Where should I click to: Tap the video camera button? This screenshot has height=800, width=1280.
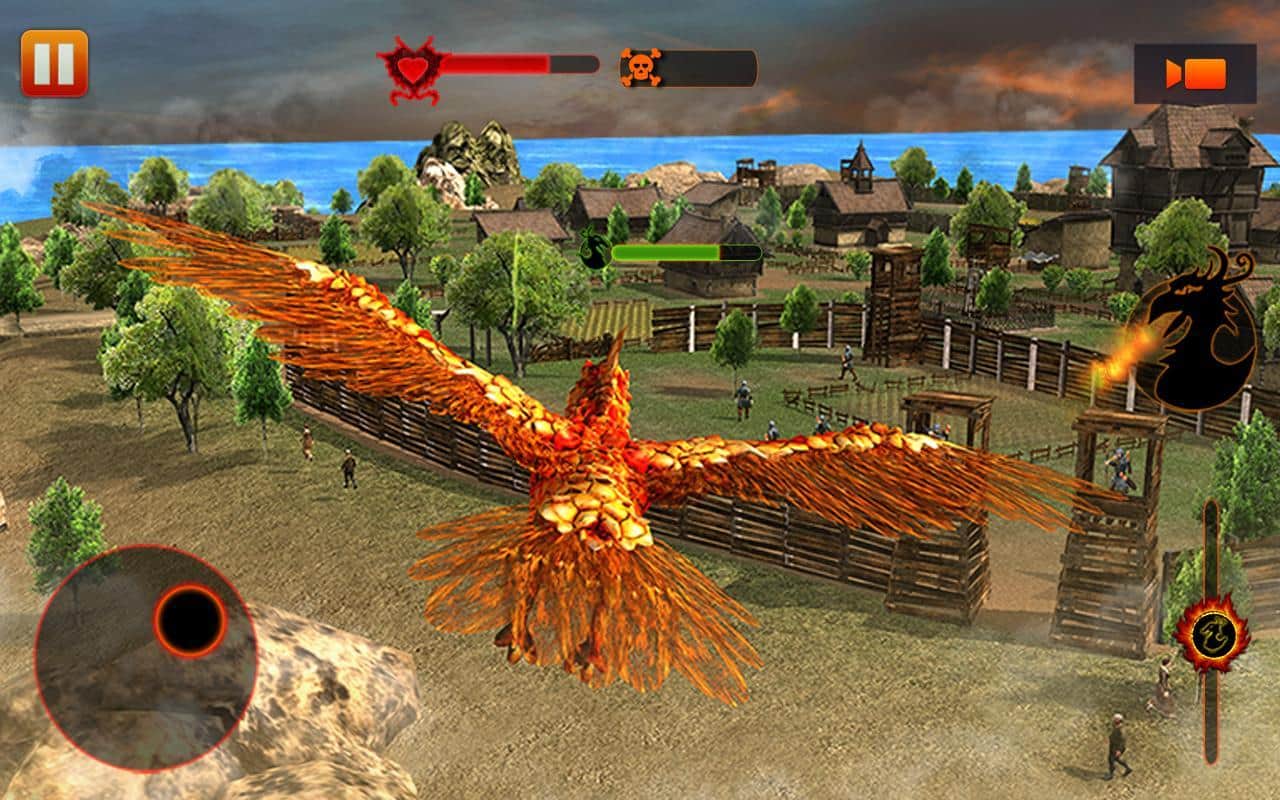pyautogui.click(x=1195, y=74)
